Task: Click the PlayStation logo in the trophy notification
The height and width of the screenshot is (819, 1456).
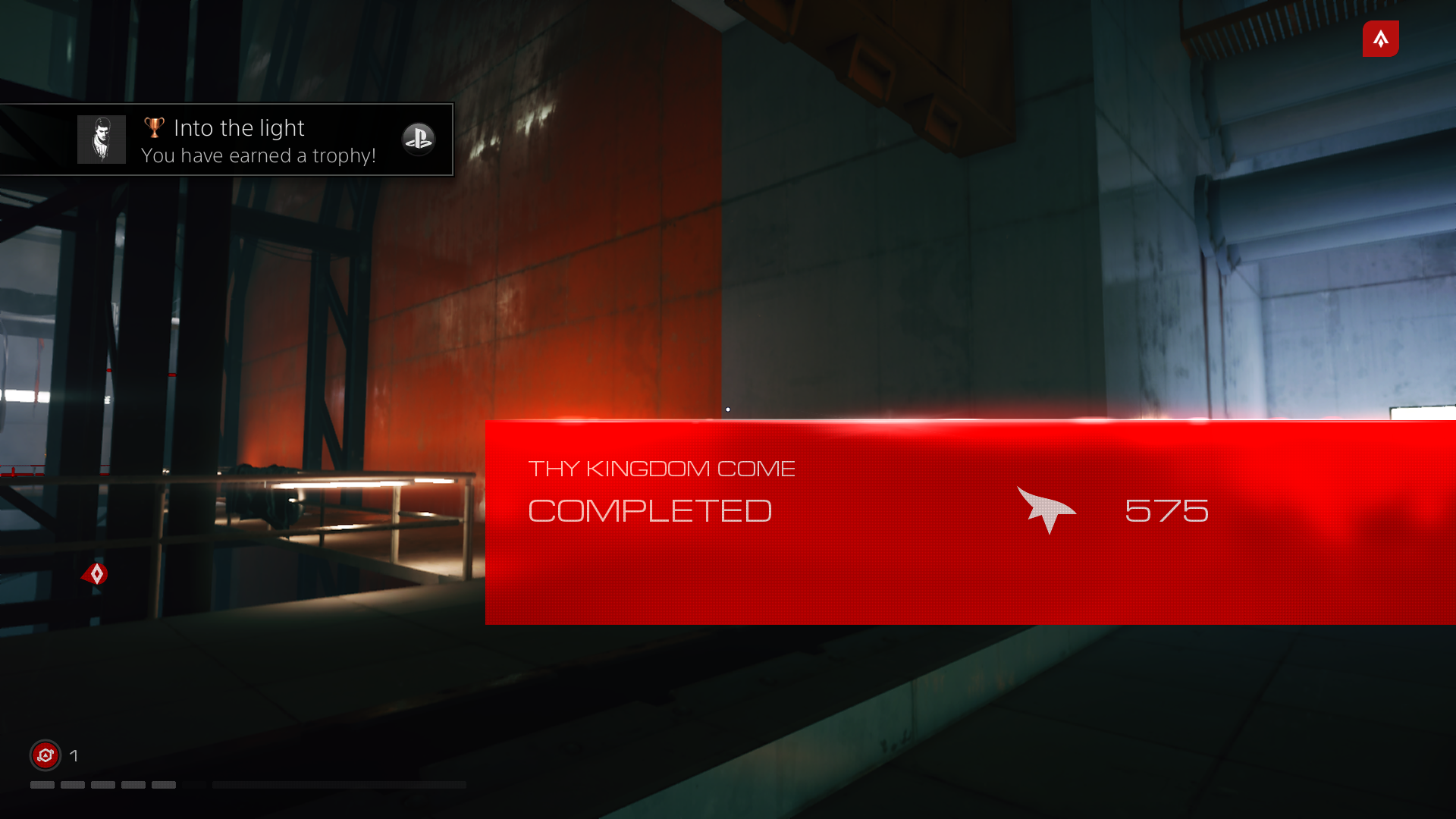Action: 419,139
